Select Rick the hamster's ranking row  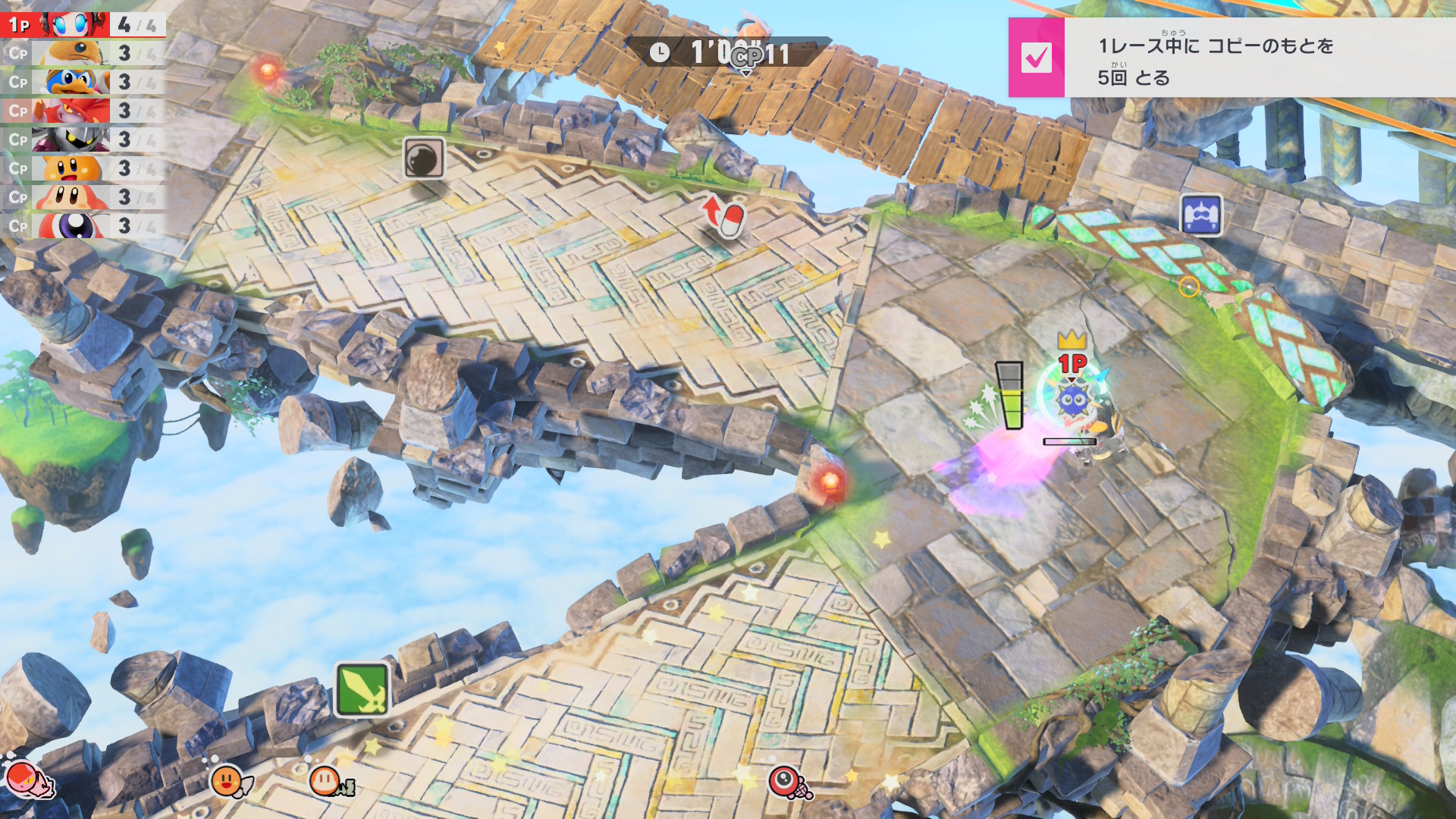[82, 54]
